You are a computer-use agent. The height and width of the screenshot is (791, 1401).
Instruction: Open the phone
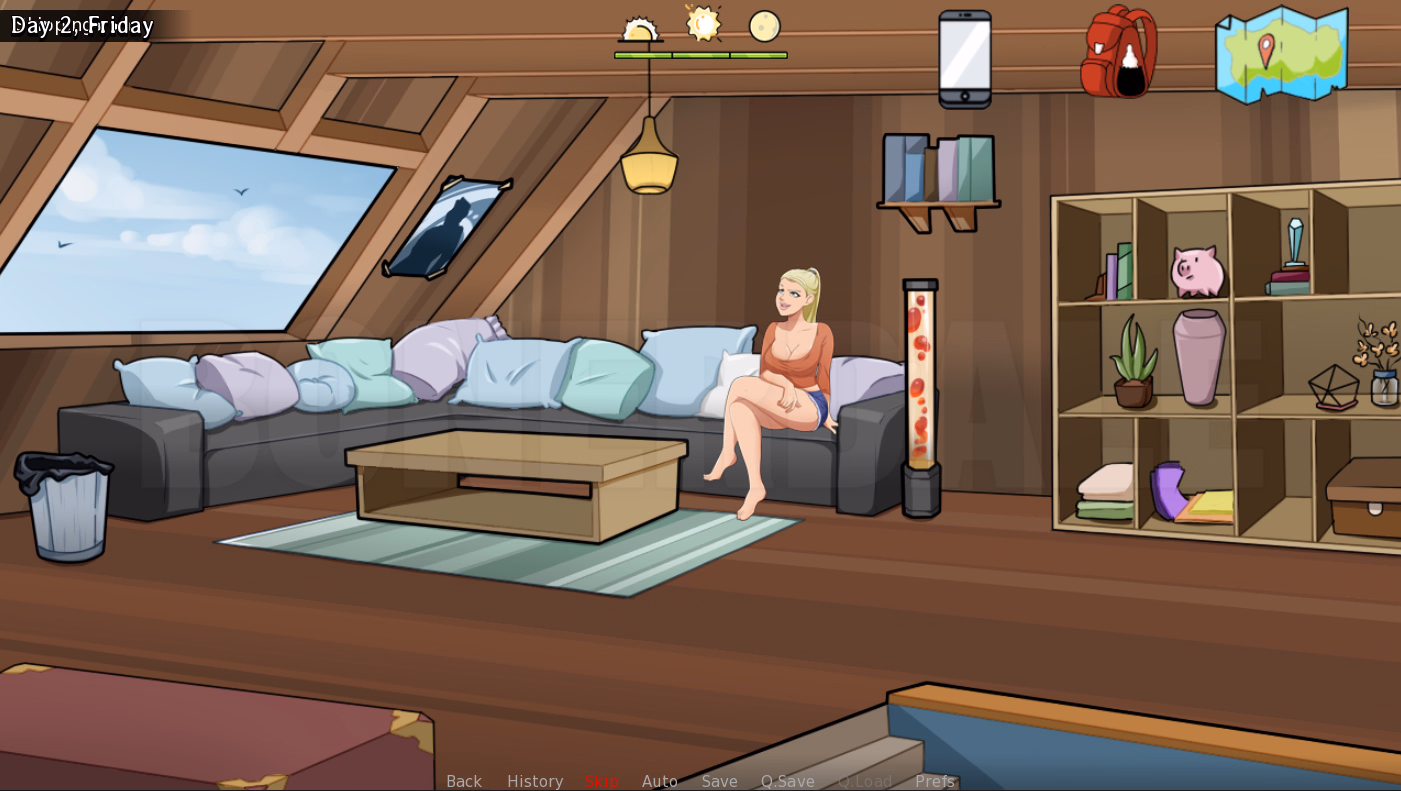(963, 55)
